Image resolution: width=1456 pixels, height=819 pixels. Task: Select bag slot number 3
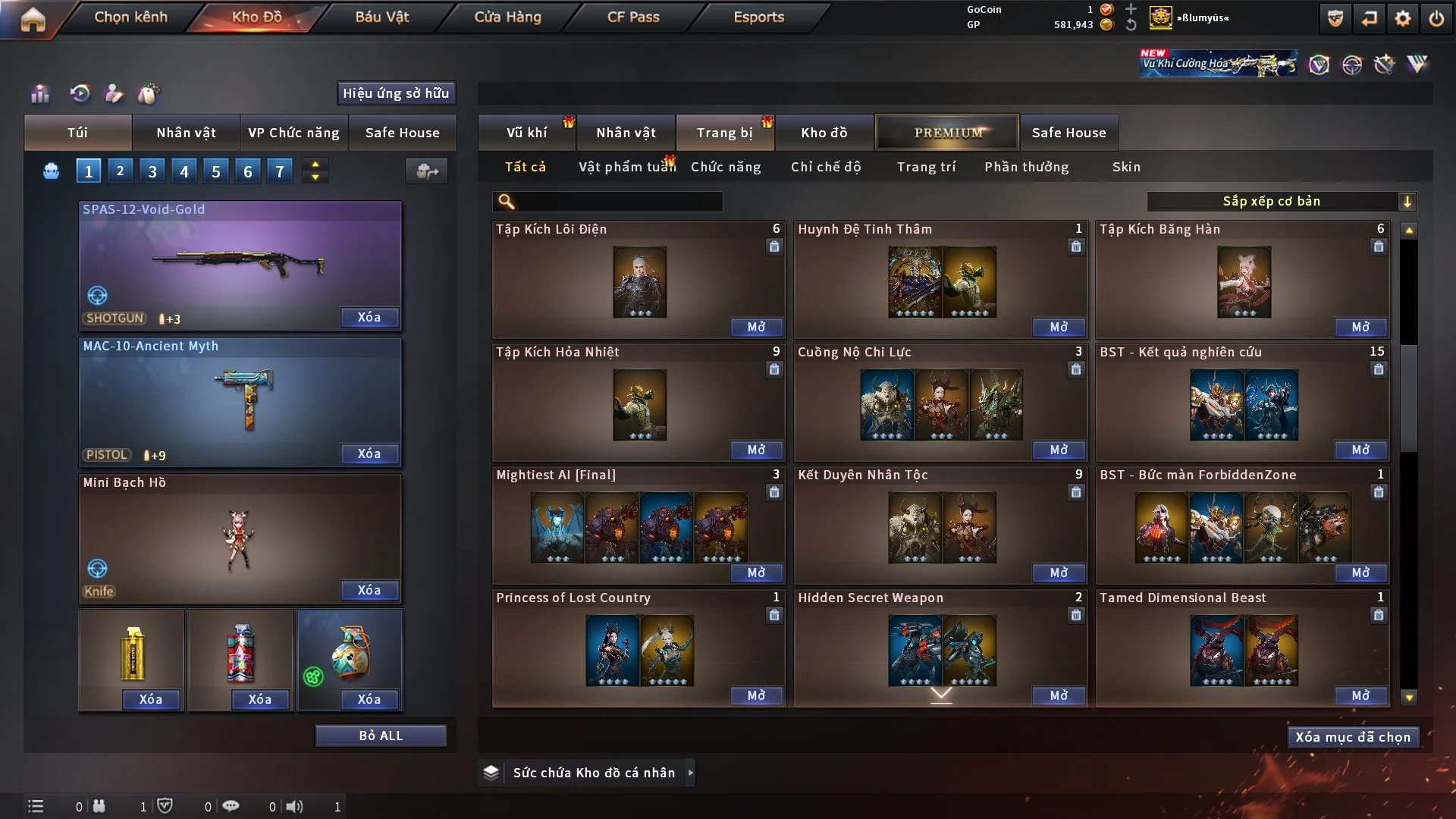coord(152,171)
